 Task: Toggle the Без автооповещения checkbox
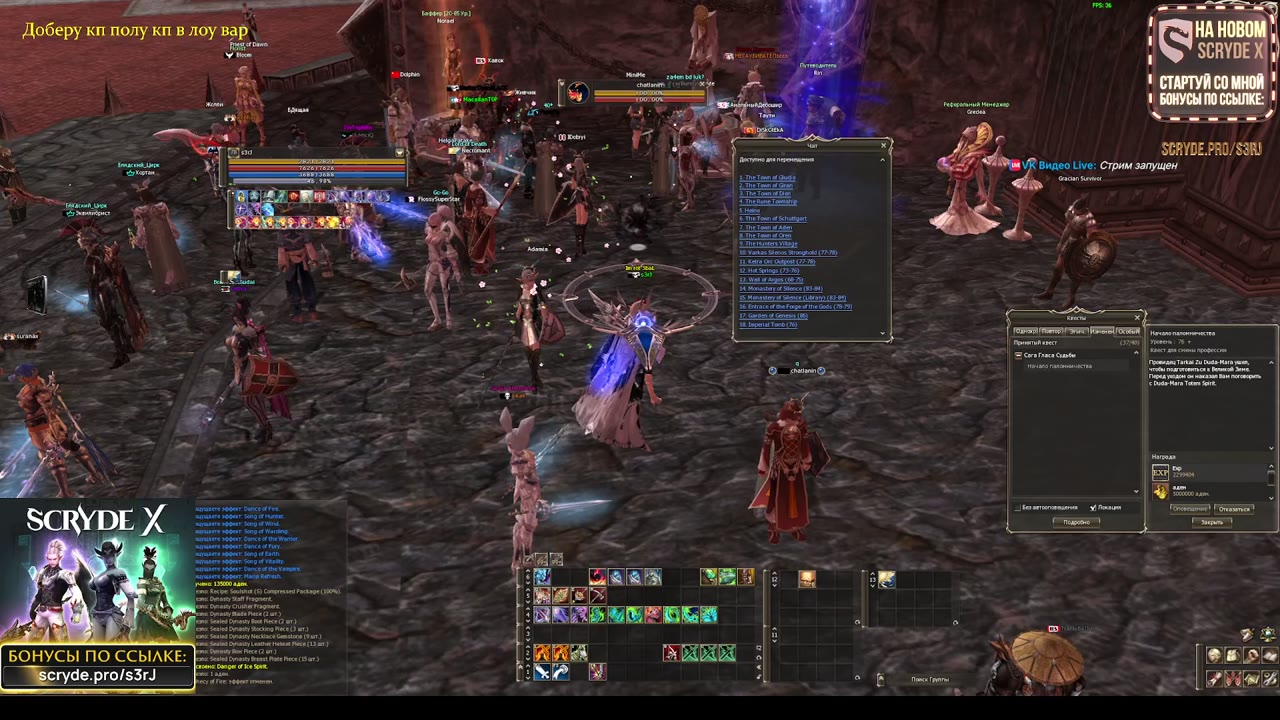(1017, 508)
